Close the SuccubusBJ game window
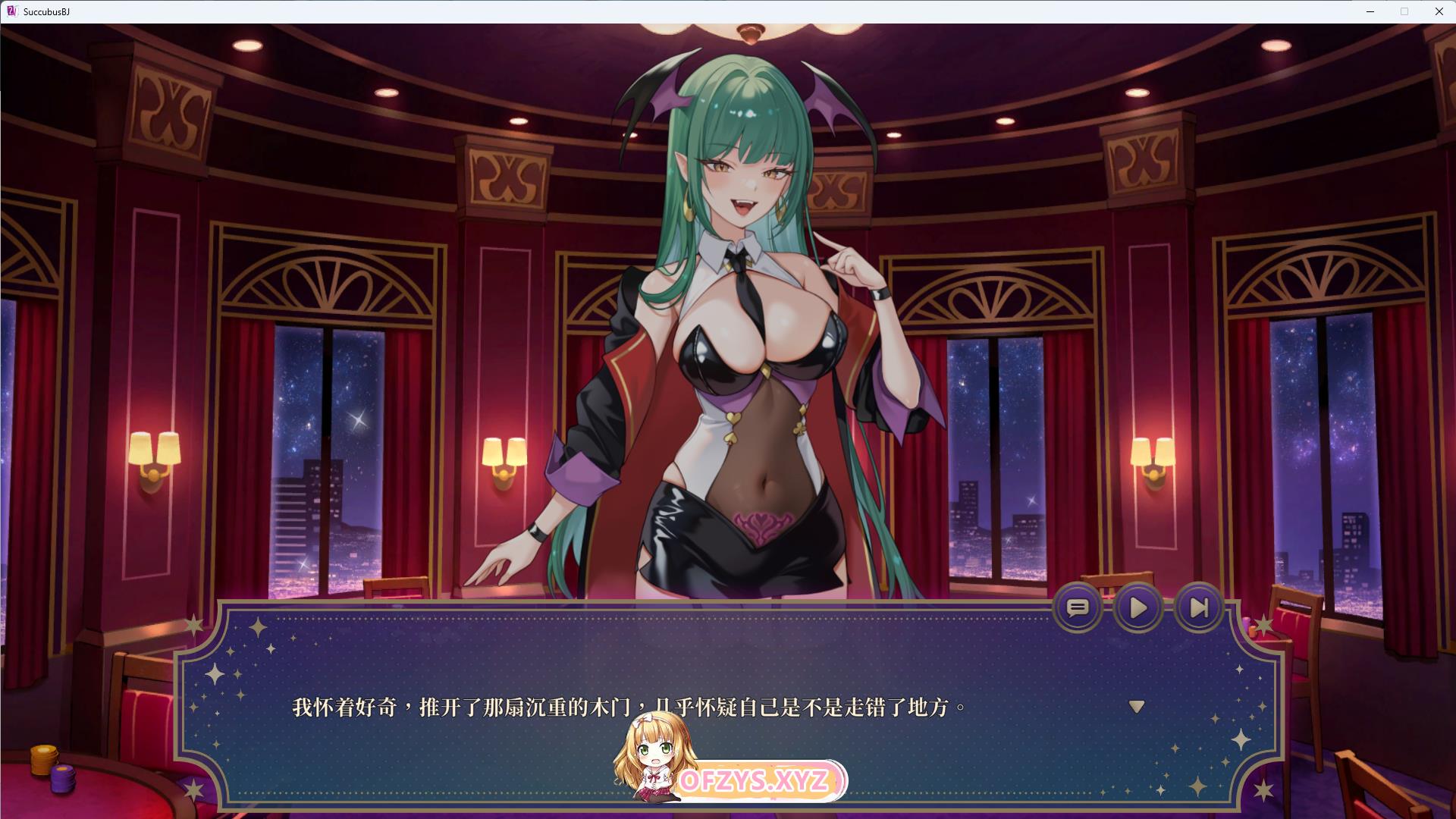1456x819 pixels. coord(1439,11)
